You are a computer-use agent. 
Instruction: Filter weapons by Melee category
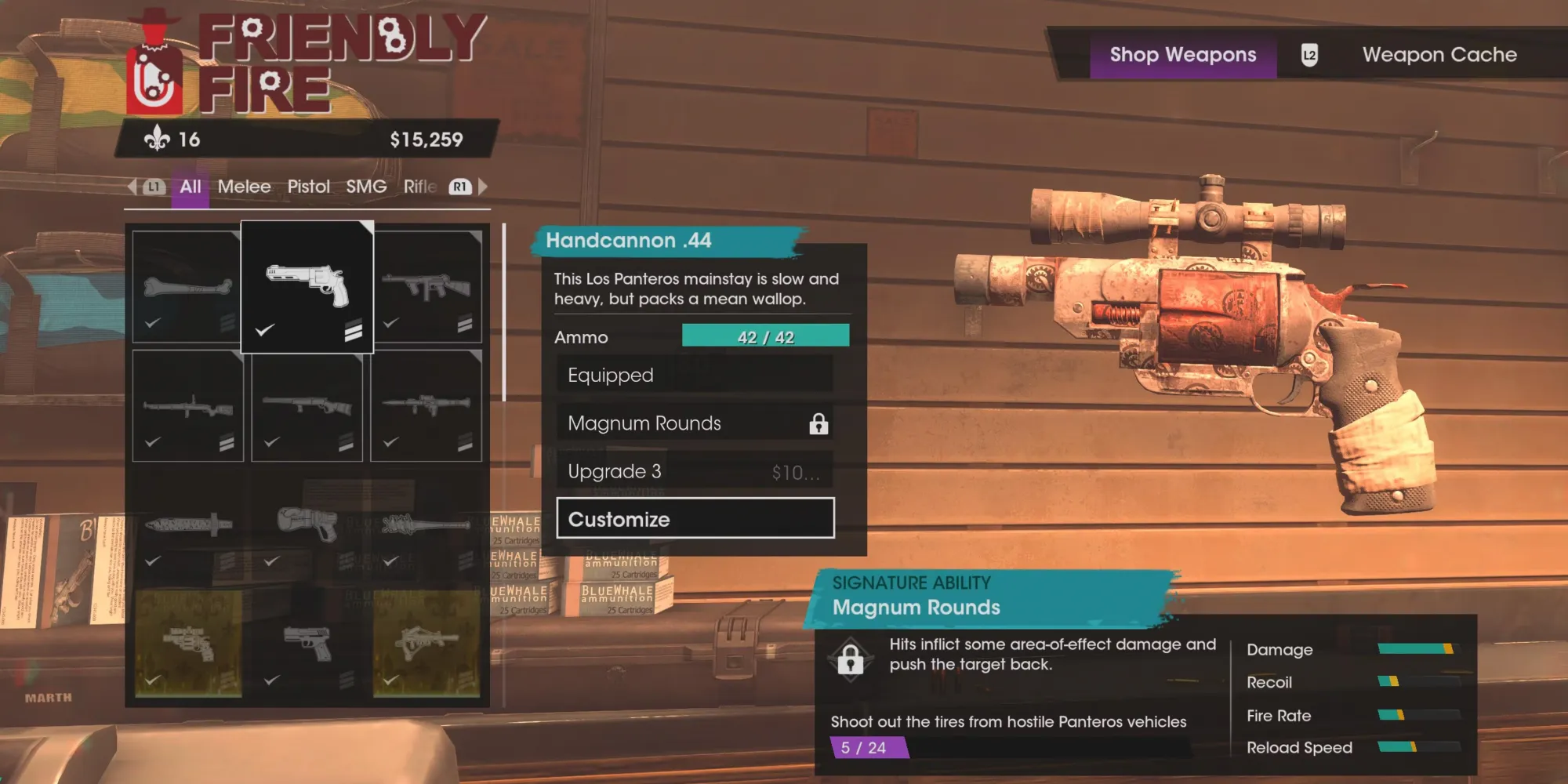pyautogui.click(x=244, y=187)
